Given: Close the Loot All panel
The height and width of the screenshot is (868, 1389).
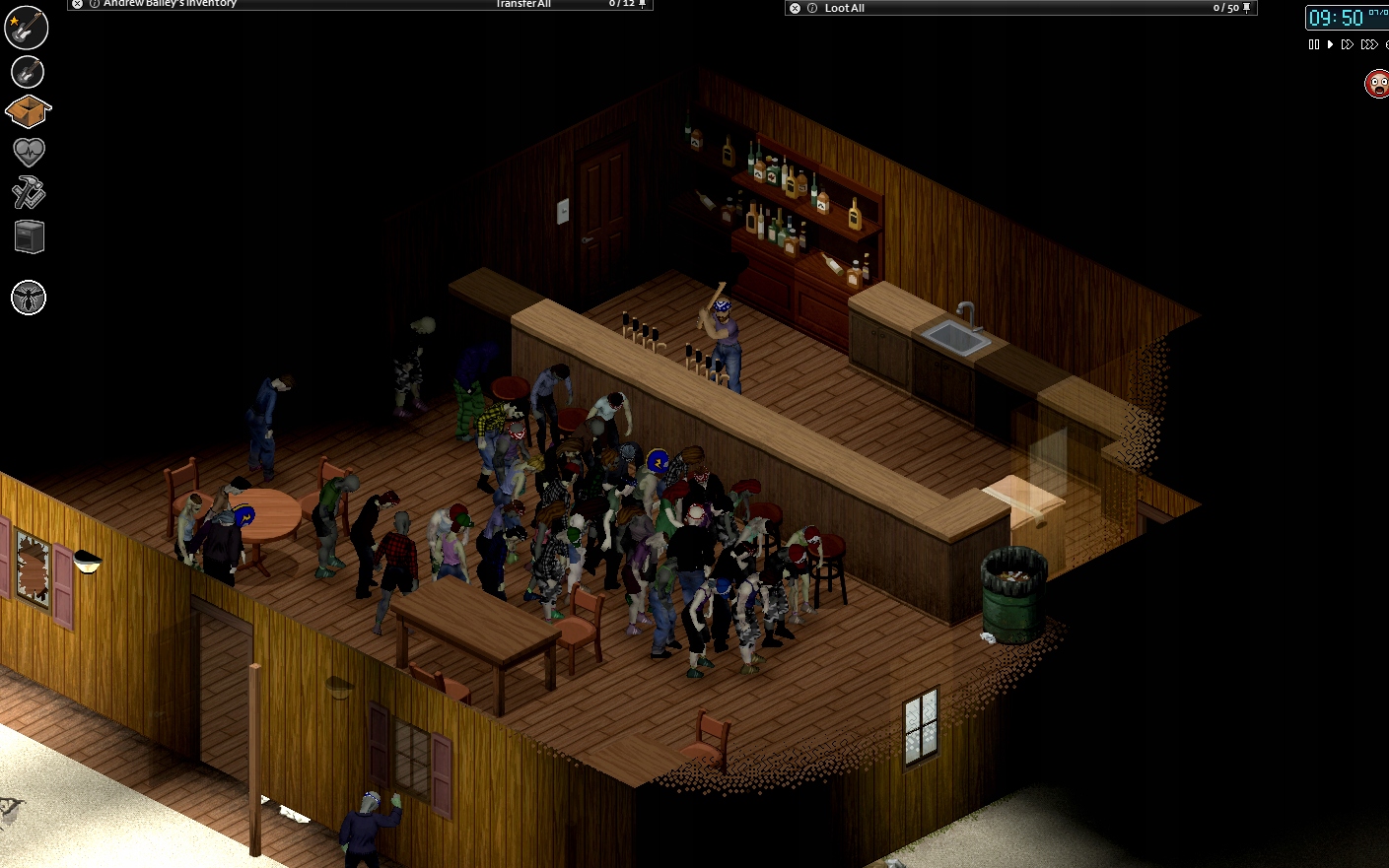Looking at the screenshot, I should tap(795, 7).
